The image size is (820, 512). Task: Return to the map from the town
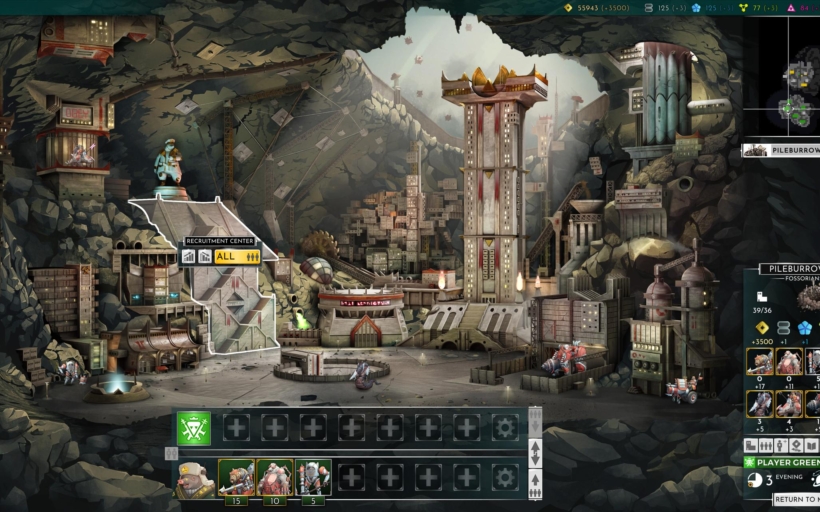point(797,499)
